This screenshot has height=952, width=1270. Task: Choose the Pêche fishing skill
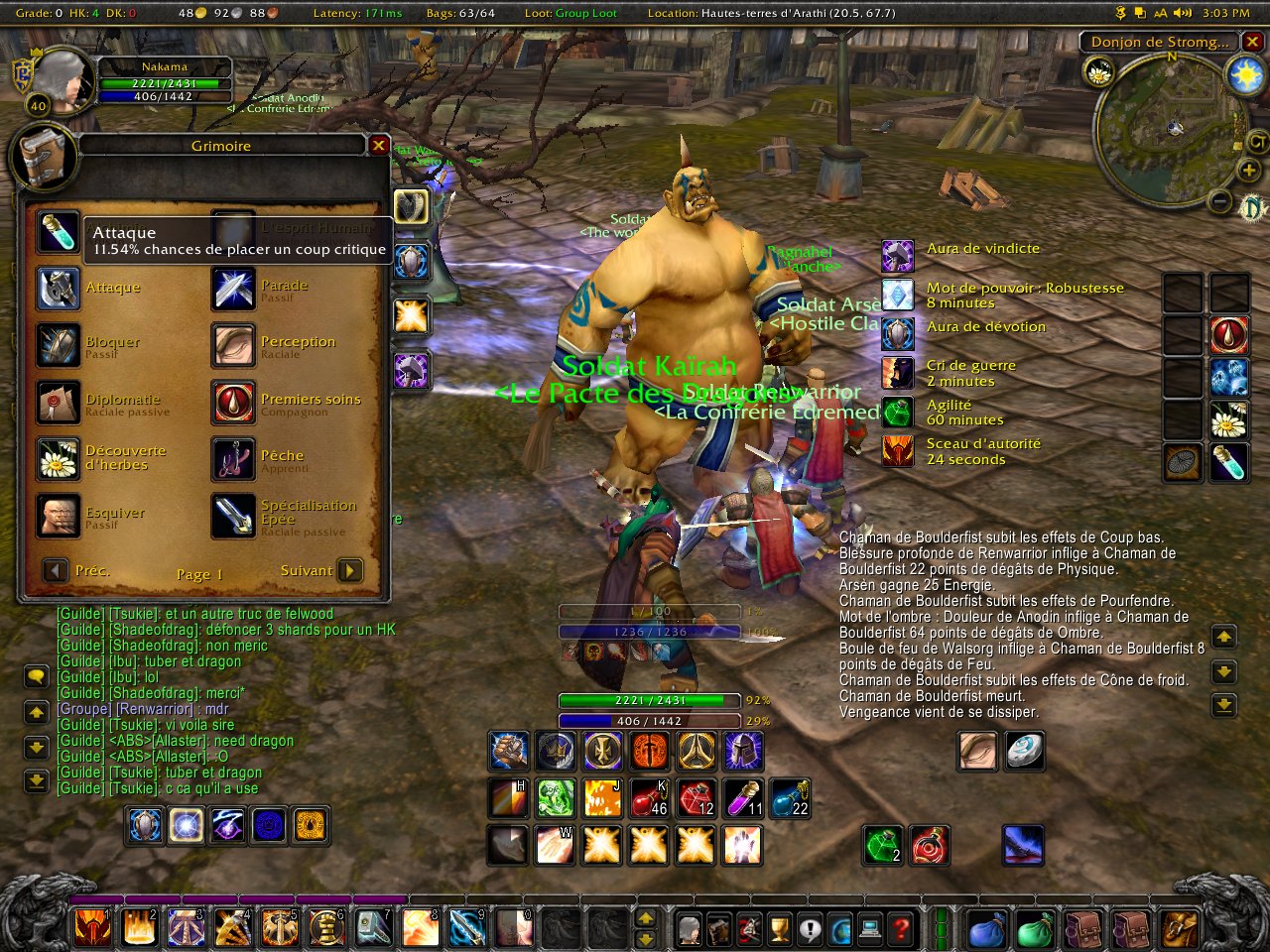click(234, 459)
